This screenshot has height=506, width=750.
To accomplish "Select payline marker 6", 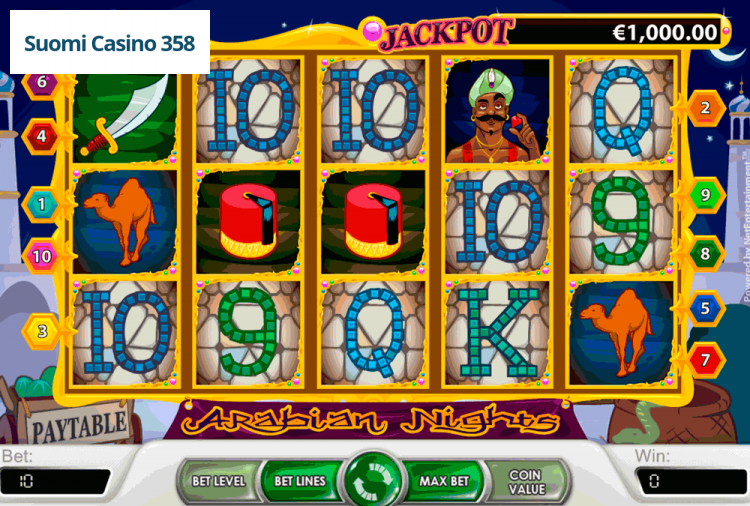I will pos(41,81).
